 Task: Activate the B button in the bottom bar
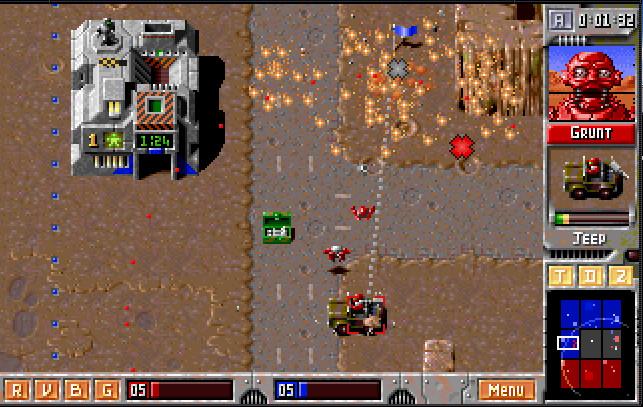[x=76, y=389]
